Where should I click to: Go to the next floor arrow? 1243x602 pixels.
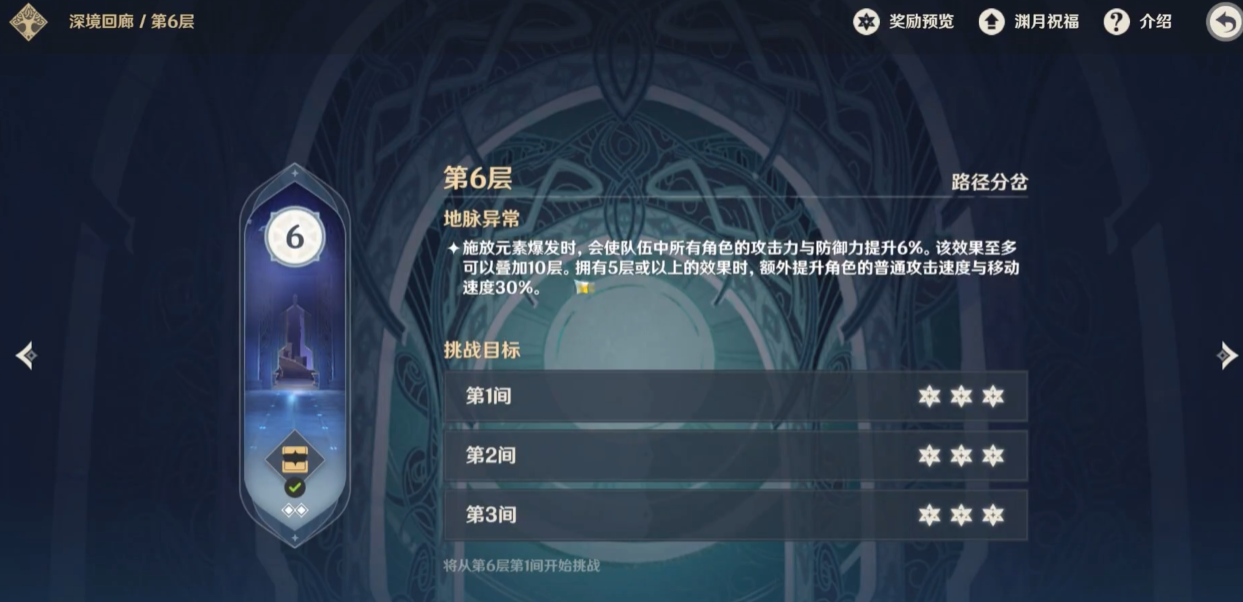1227,355
